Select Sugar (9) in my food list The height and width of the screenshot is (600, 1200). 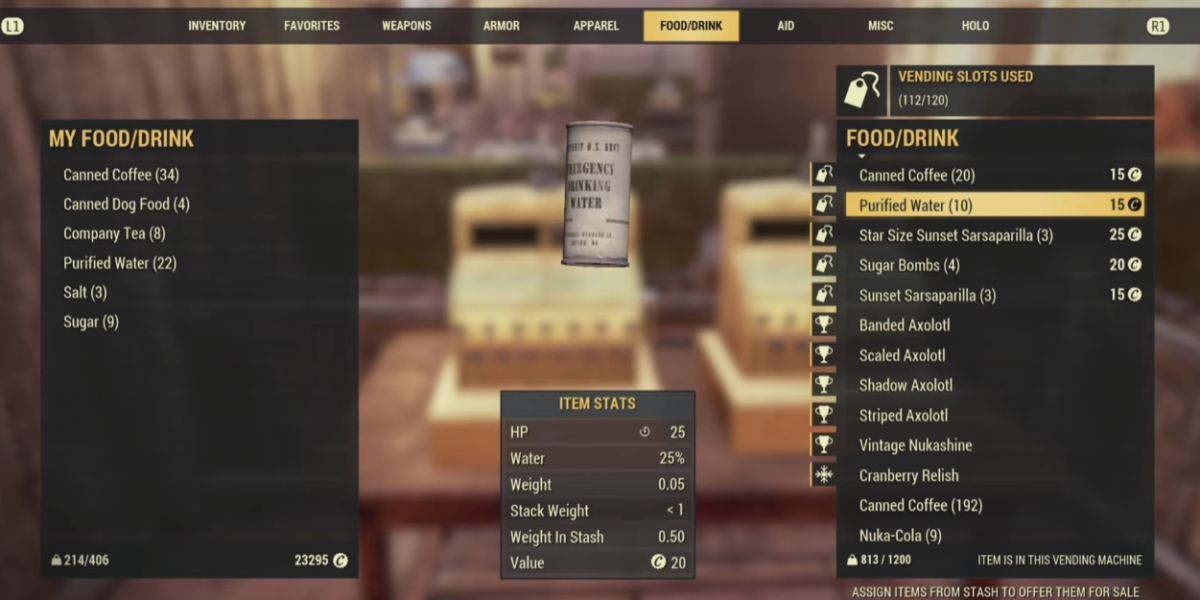[91, 322]
